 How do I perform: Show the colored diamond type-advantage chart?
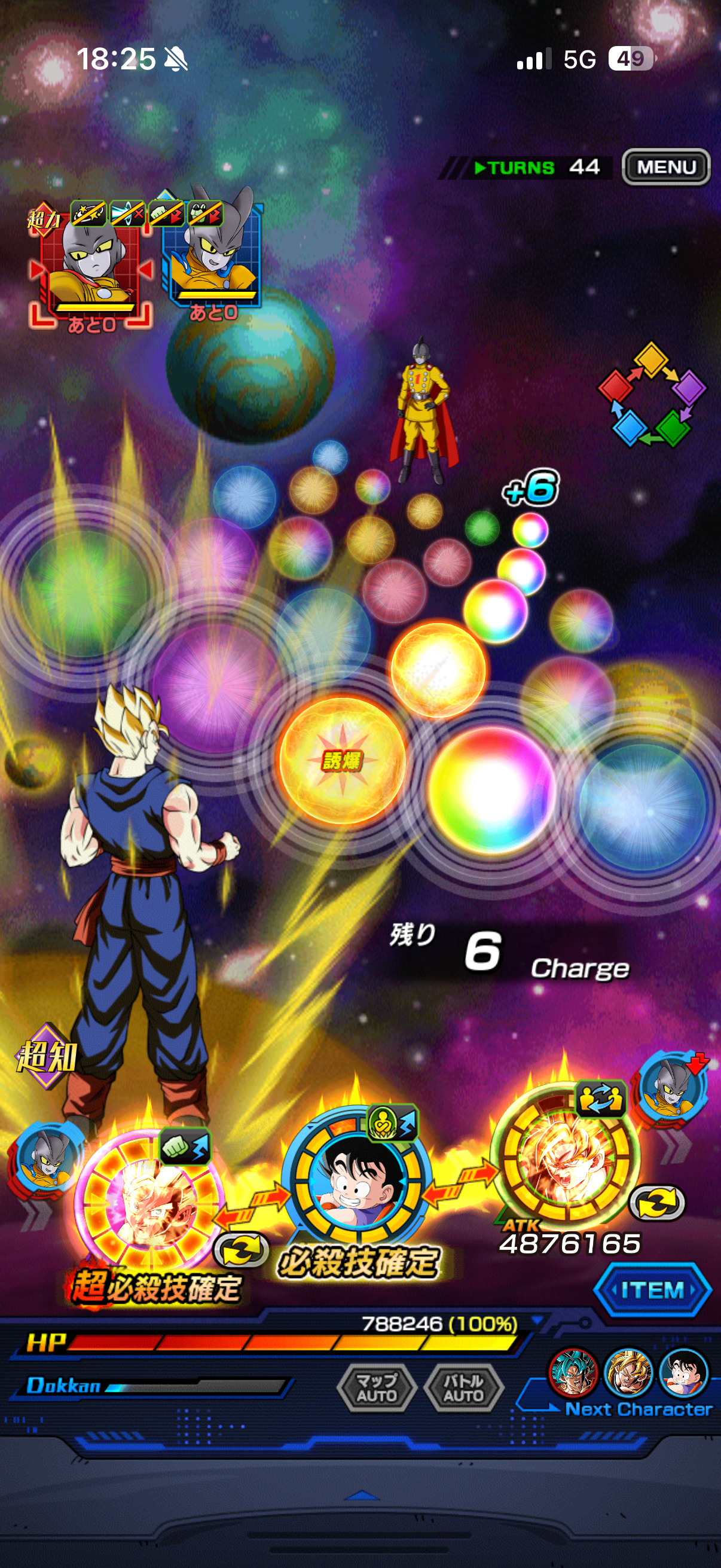click(652, 395)
